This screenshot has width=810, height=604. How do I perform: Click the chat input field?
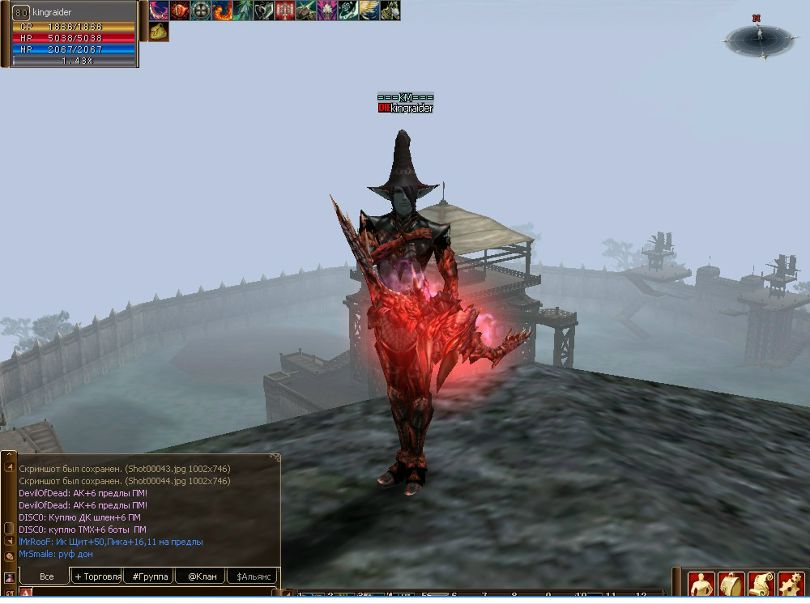tap(150, 594)
